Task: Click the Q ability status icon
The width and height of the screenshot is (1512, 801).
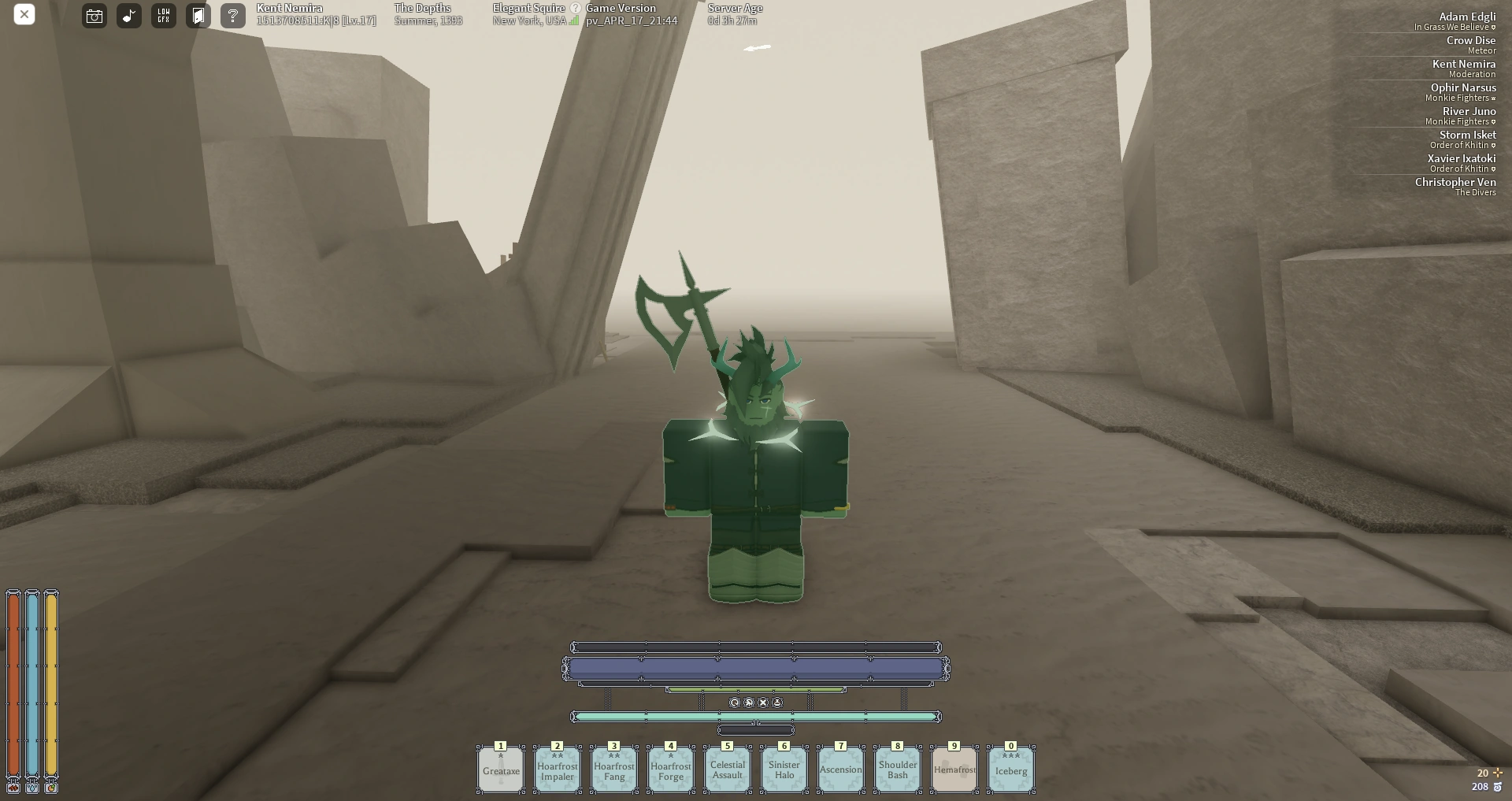Action: 734,703
